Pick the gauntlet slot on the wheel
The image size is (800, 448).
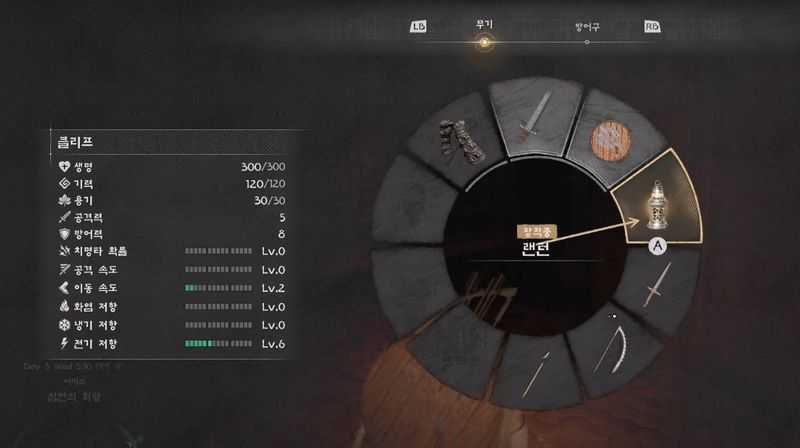point(462,140)
